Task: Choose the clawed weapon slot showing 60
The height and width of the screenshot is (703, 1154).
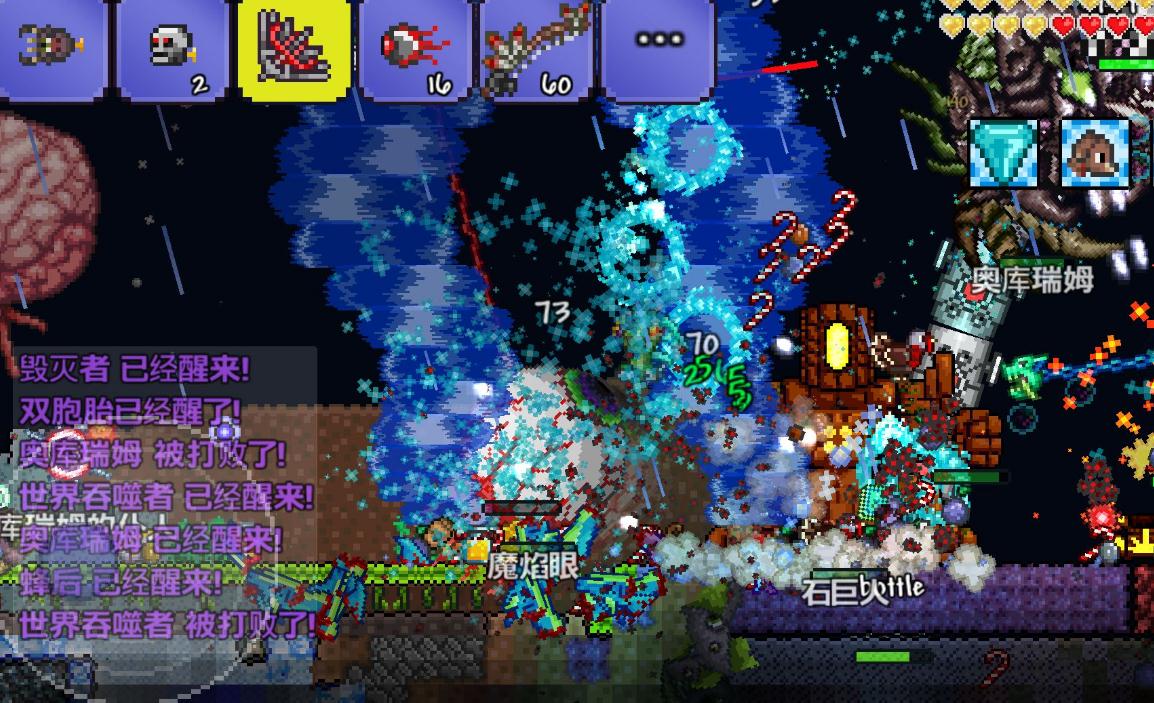Action: (537, 48)
